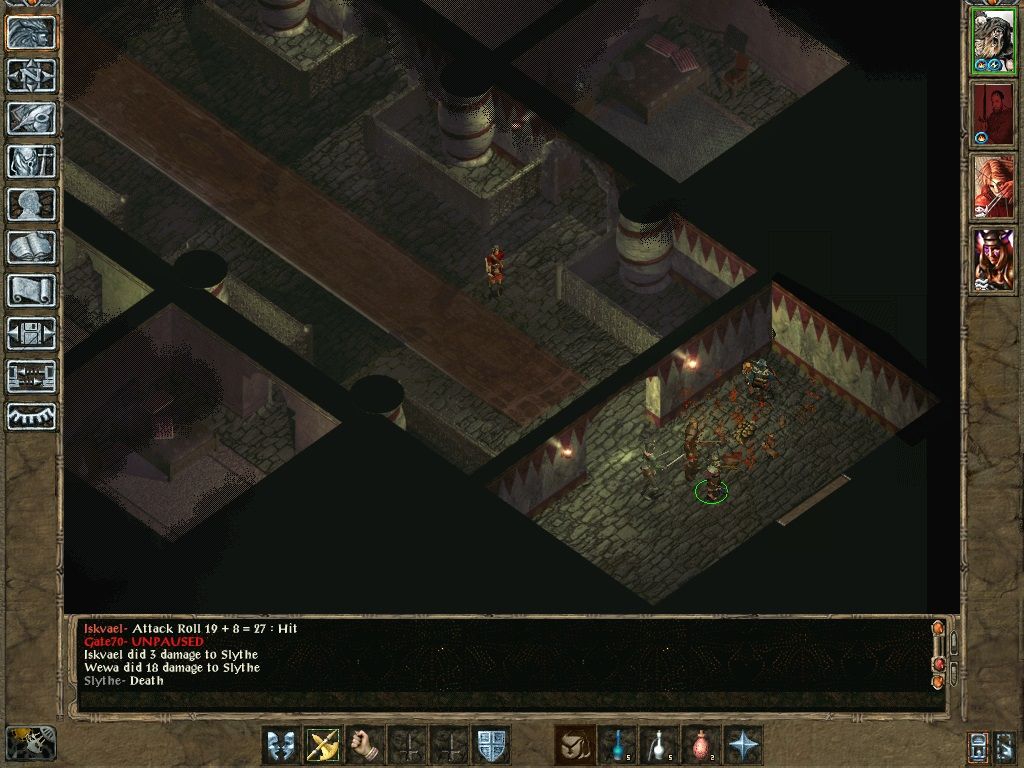
Task: Open the area map with the compass icon
Action: [31, 76]
